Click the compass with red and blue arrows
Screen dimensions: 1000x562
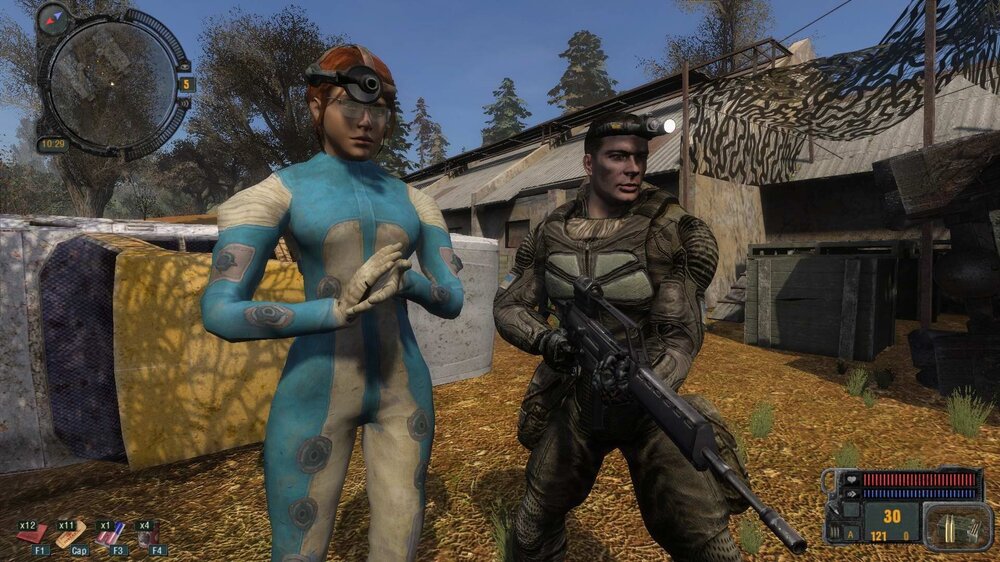[x=52, y=17]
